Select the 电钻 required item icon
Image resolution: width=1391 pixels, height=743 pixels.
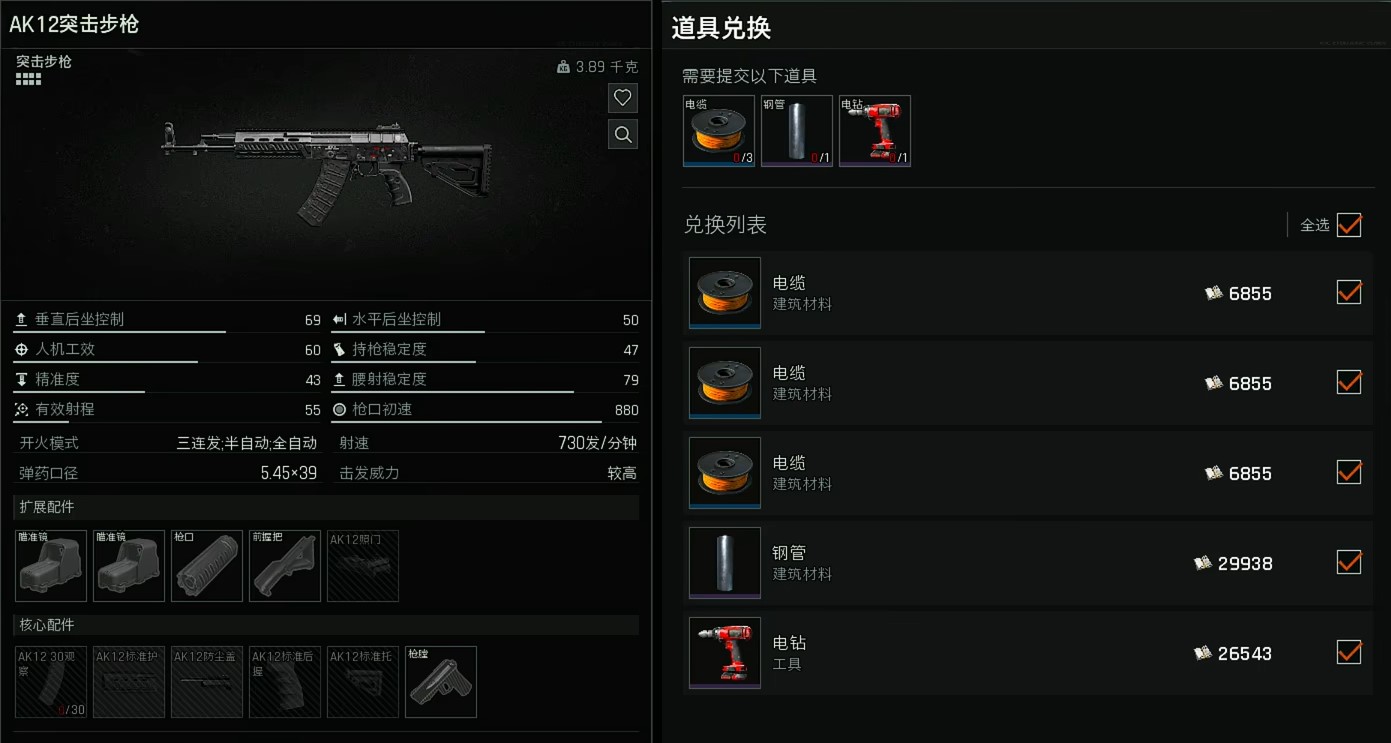tap(874, 130)
